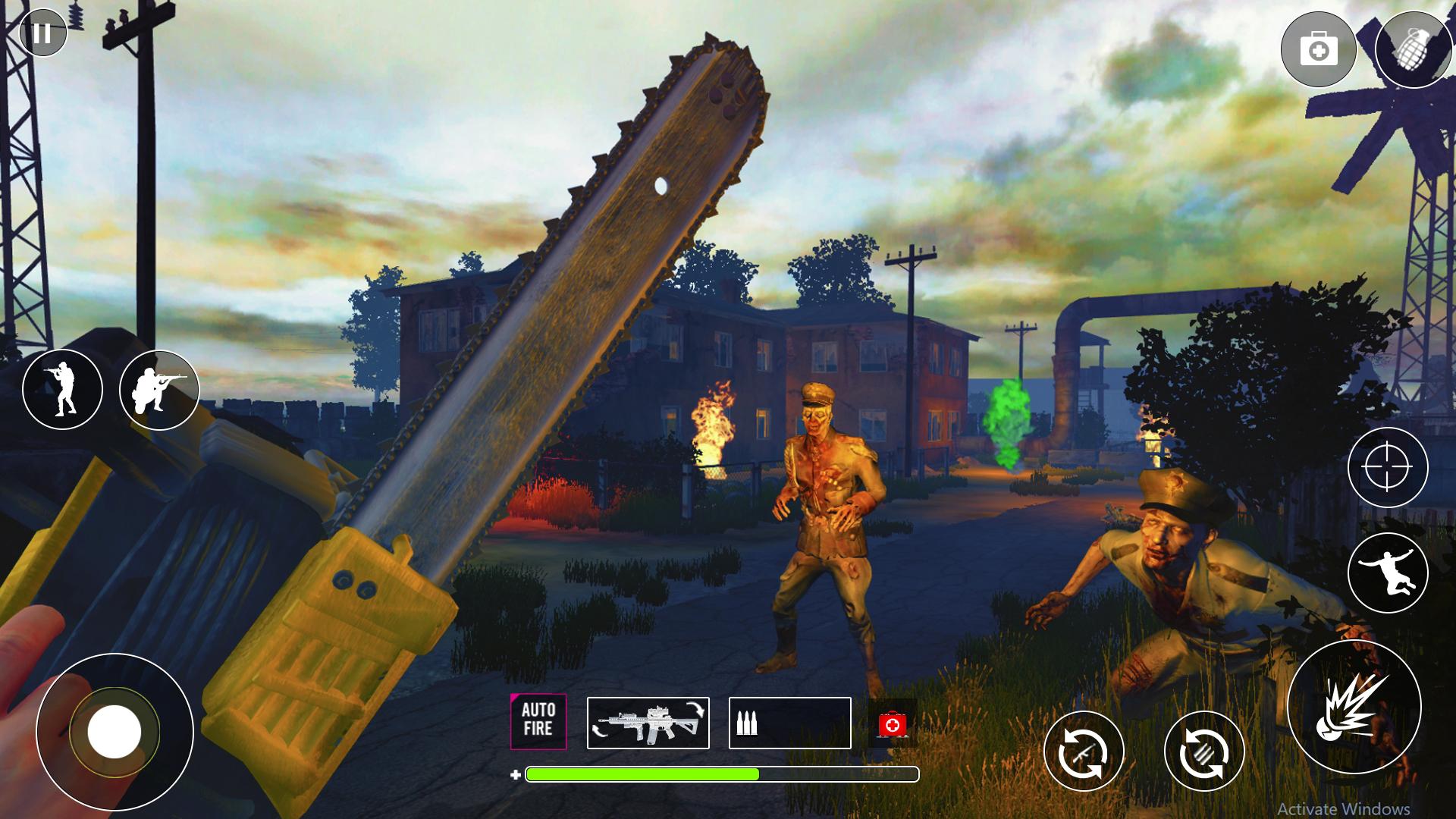The width and height of the screenshot is (1456, 819).
Task: Open the medkit item at the top right
Action: click(1320, 49)
